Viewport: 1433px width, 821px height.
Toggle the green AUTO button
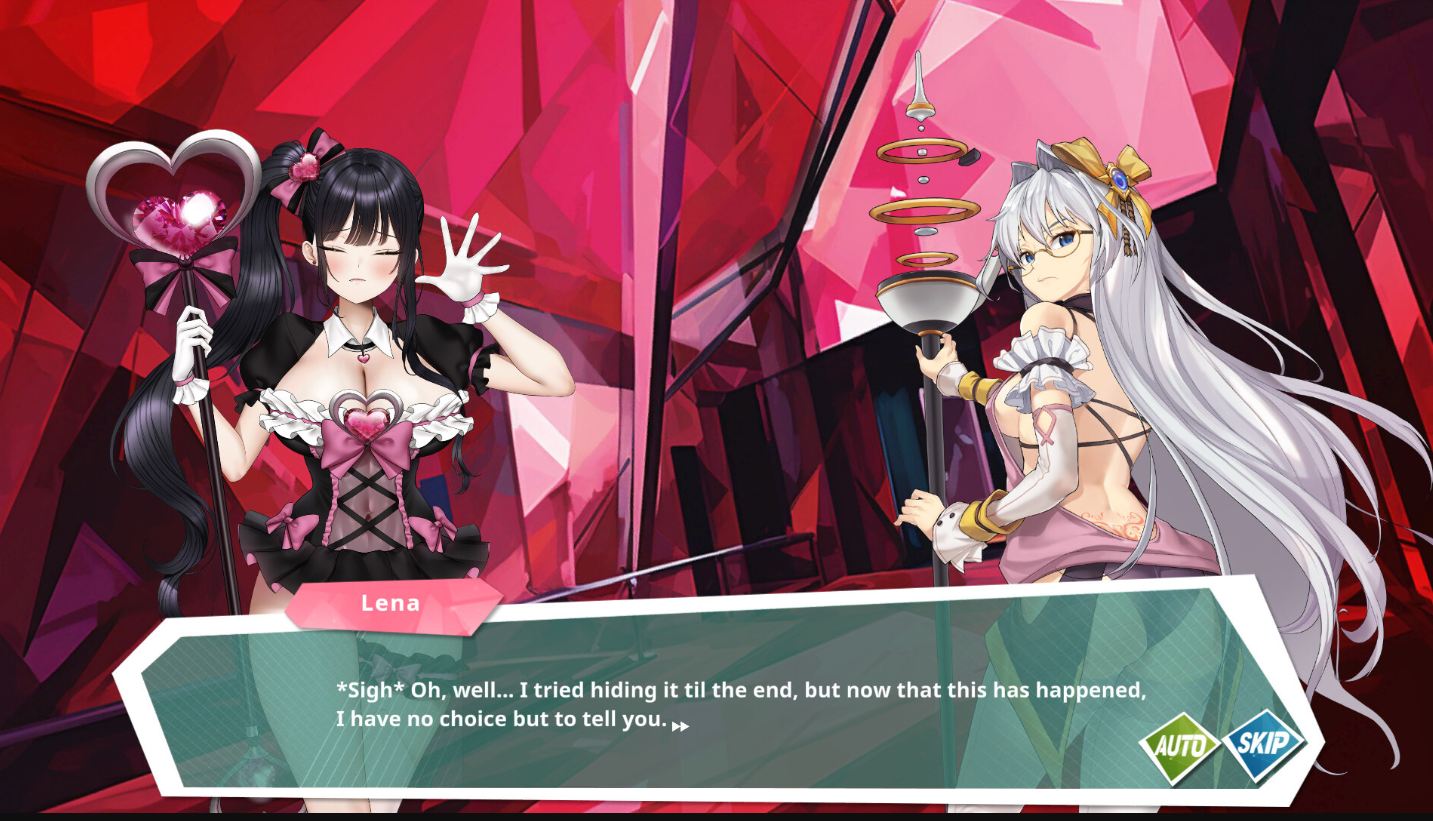[1179, 747]
